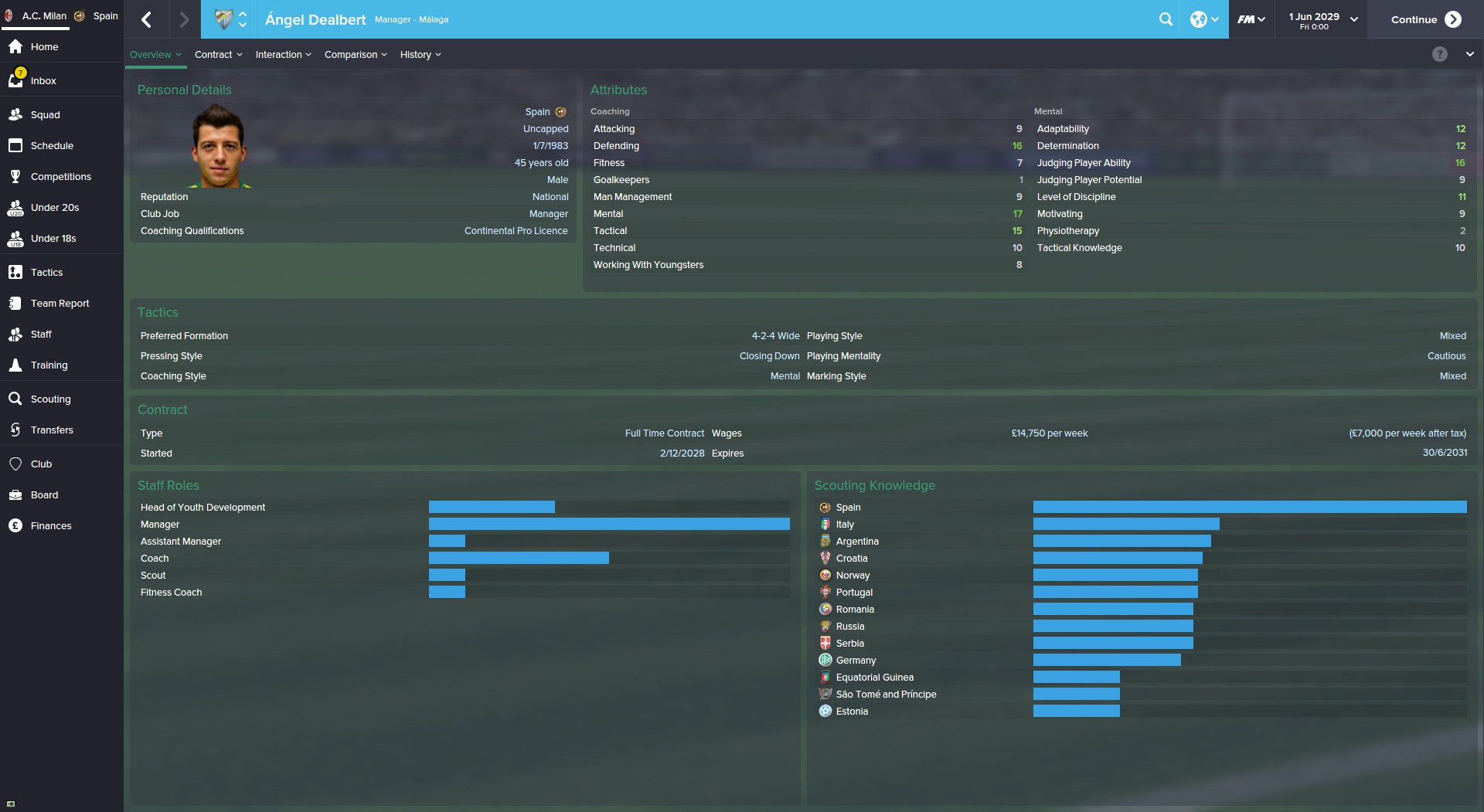Viewport: 1484px width, 812px height.
Task: Open the Contract tab dropdown
Action: click(218, 54)
